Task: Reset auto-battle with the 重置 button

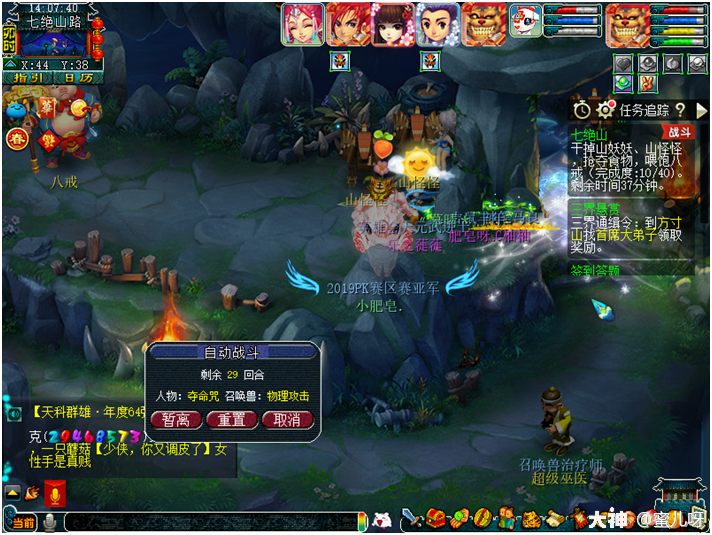Action: [232, 420]
